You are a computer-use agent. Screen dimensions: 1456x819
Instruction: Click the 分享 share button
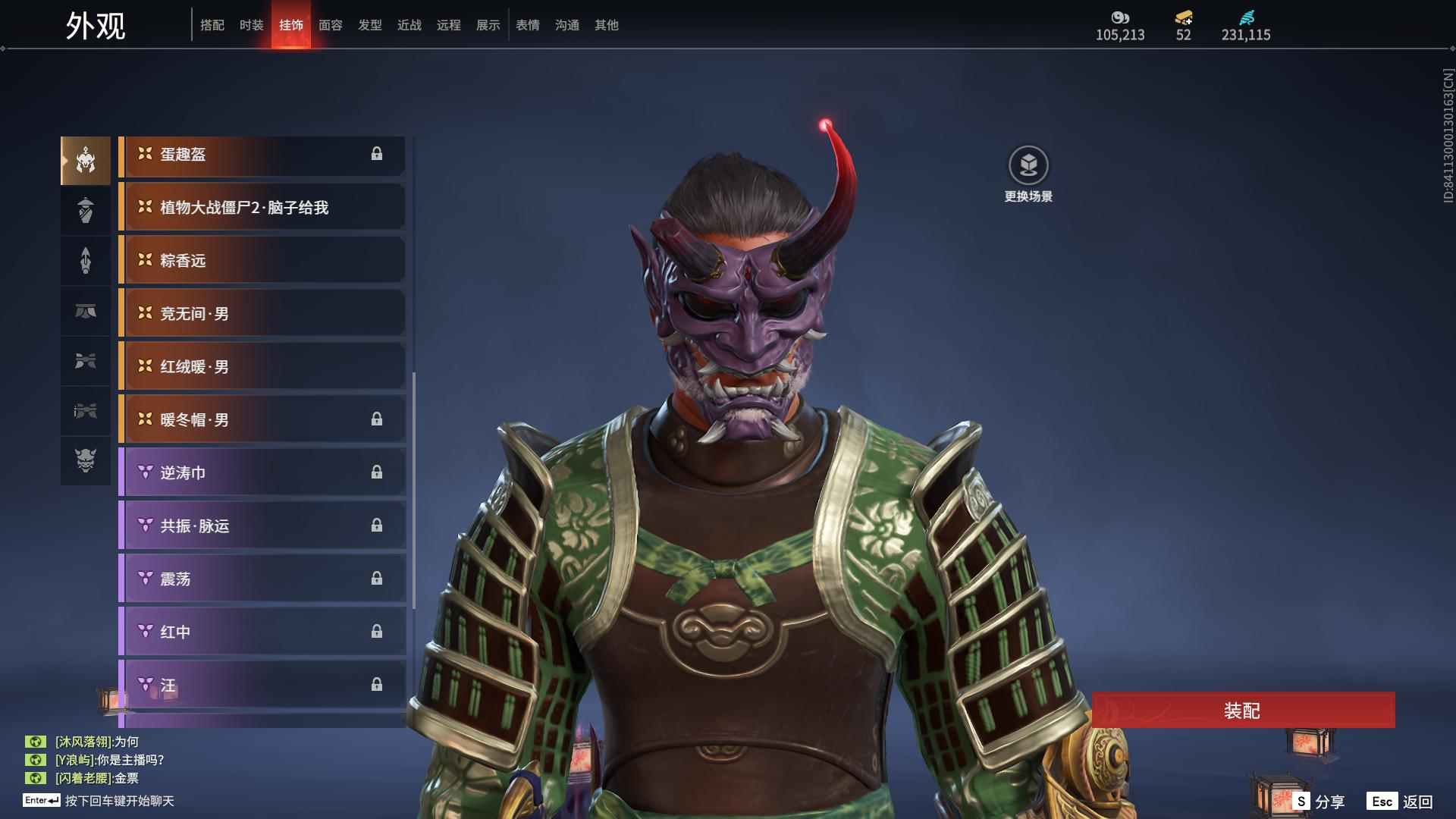point(1319,802)
